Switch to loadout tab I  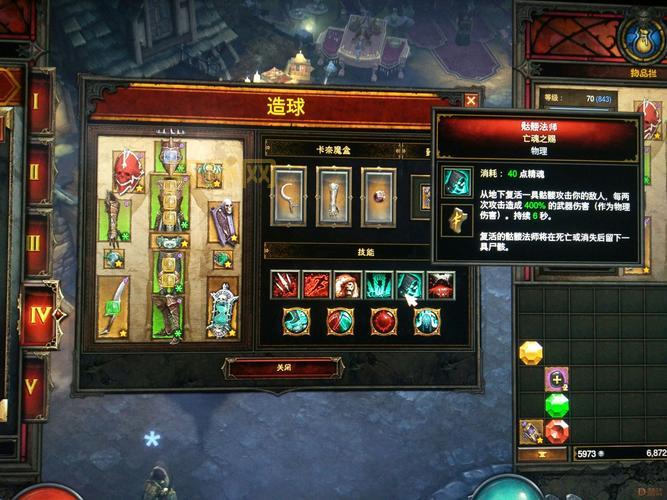37,101
